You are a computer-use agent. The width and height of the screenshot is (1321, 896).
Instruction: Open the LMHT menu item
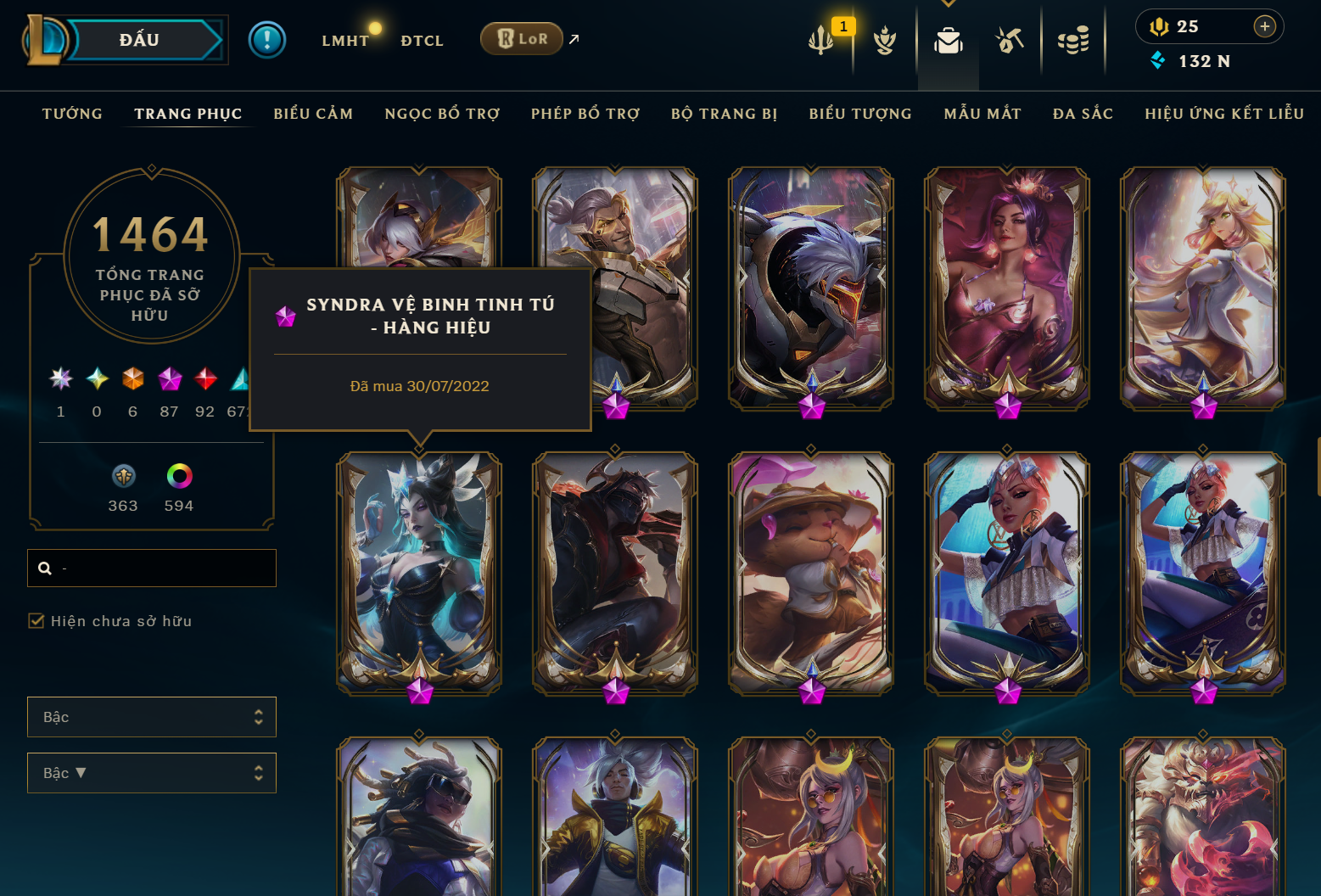[x=345, y=40]
